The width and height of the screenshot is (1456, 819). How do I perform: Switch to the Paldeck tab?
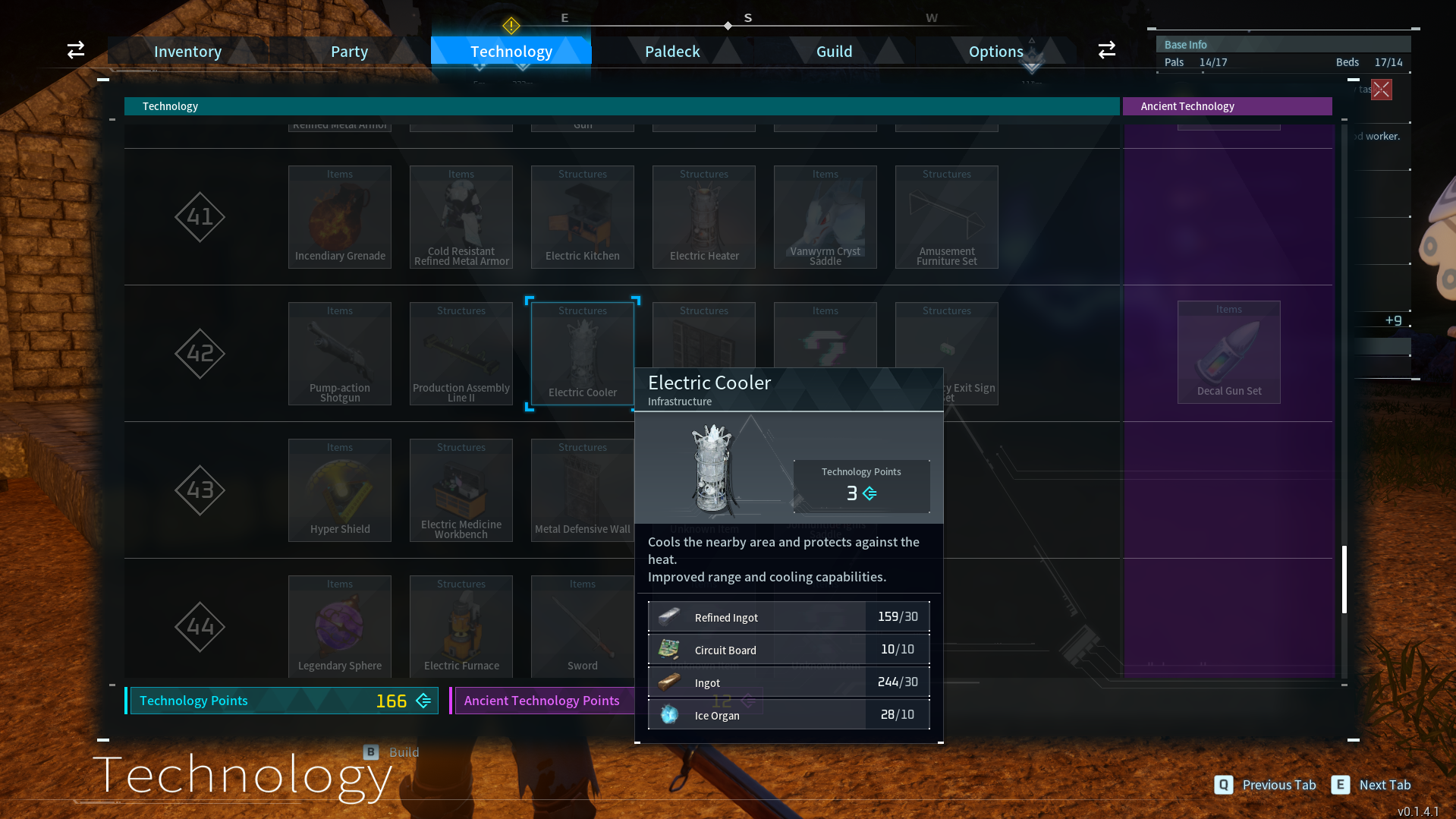pyautogui.click(x=671, y=51)
